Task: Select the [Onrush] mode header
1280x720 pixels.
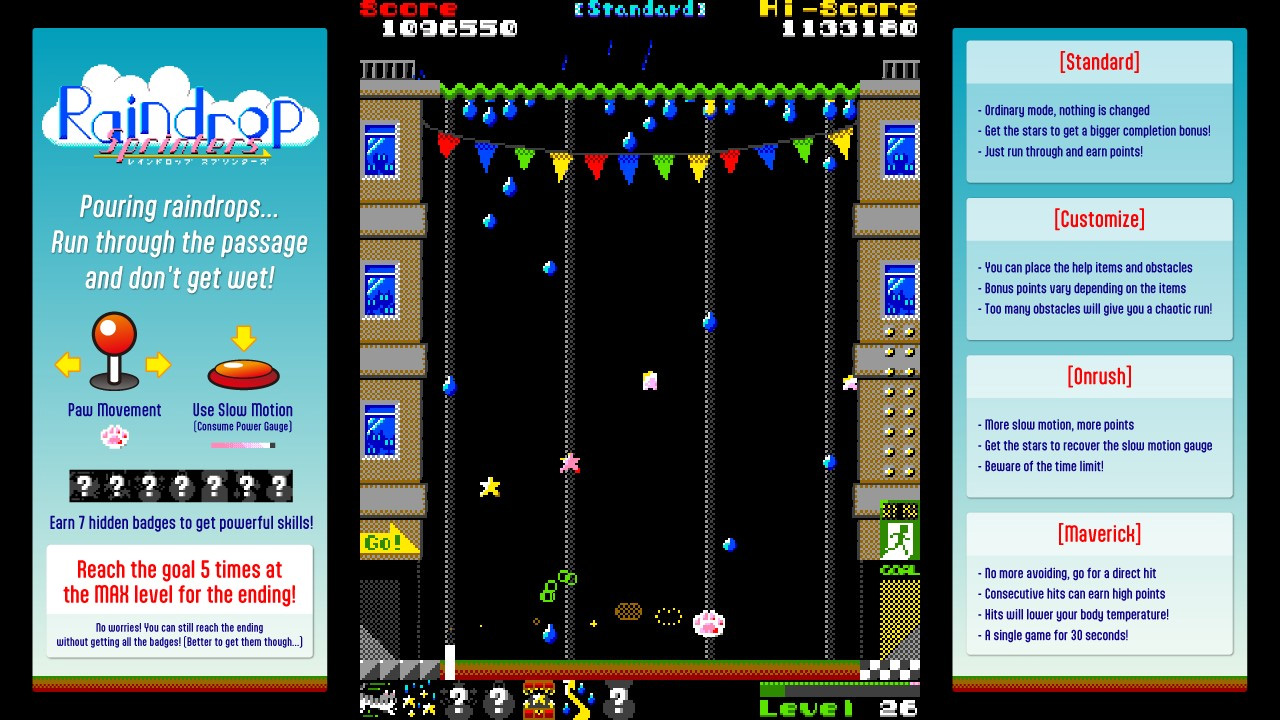Action: pyautogui.click(x=1099, y=376)
